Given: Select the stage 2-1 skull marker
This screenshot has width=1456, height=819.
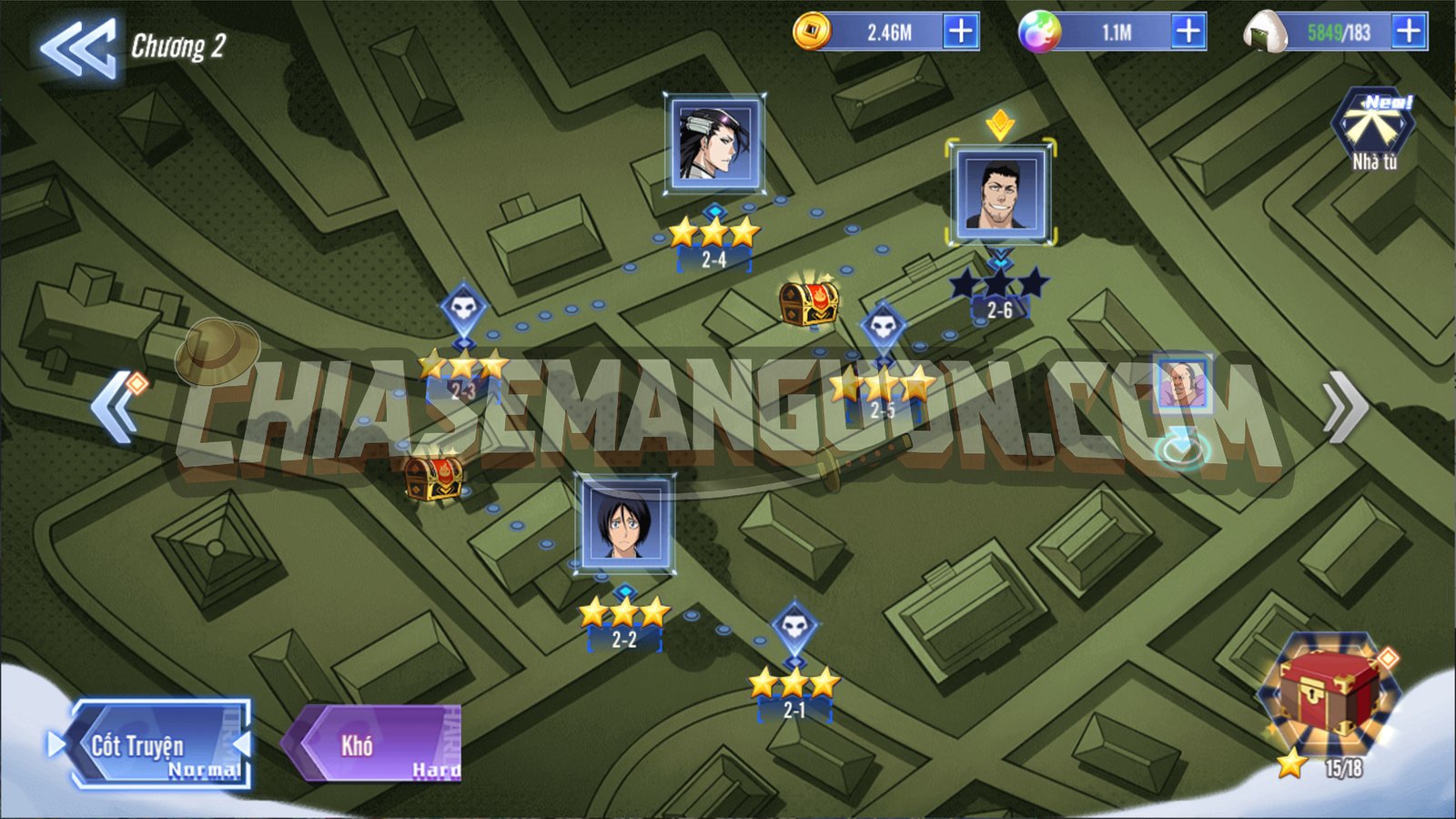Looking at the screenshot, I should click(794, 627).
